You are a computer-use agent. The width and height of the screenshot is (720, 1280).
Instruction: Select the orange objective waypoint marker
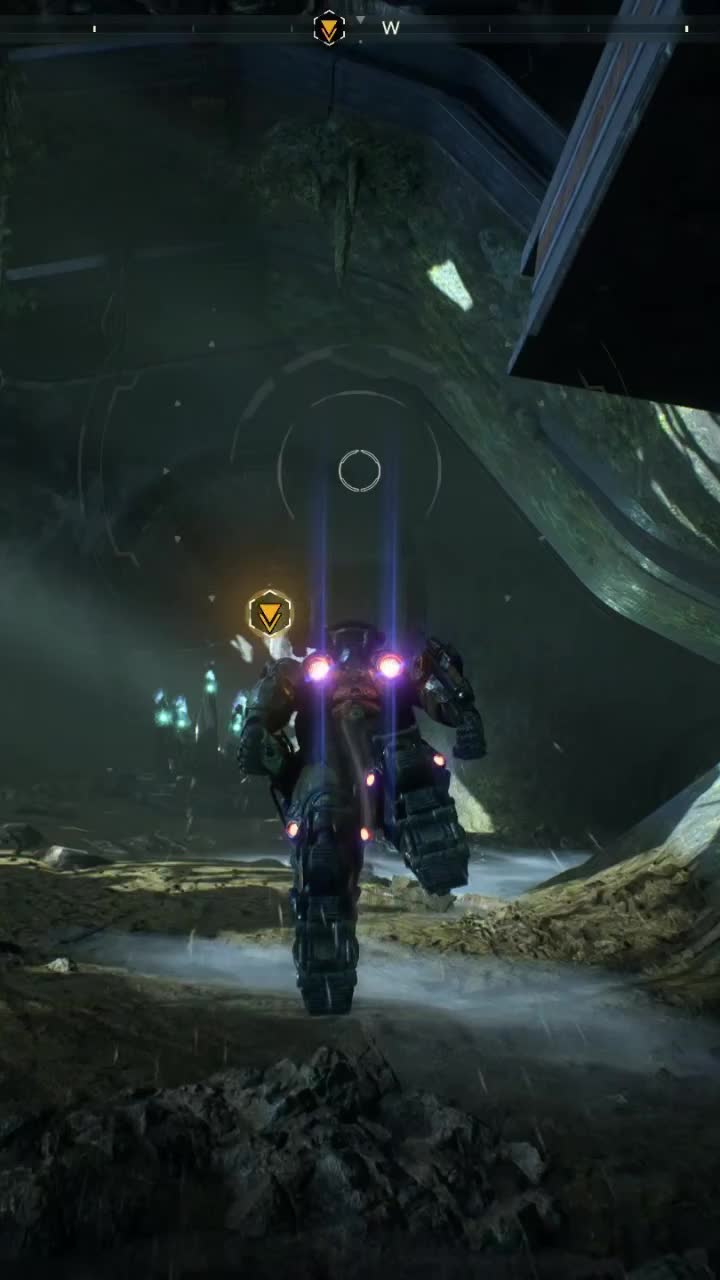(269, 613)
